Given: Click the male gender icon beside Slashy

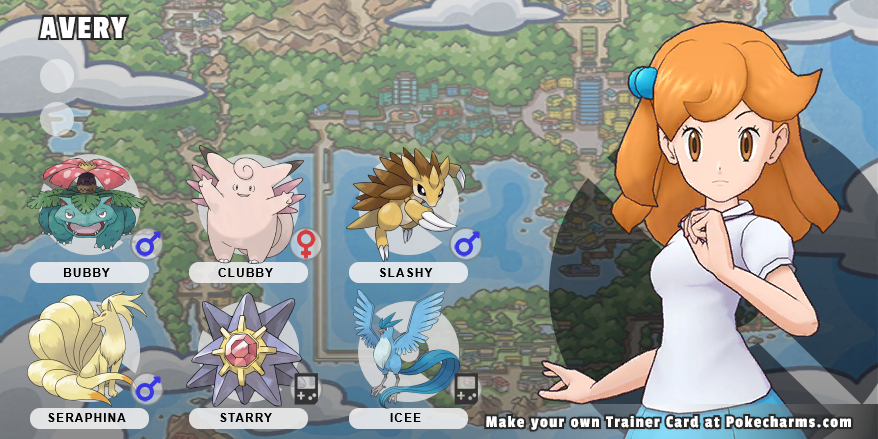Looking at the screenshot, I should [x=466, y=243].
